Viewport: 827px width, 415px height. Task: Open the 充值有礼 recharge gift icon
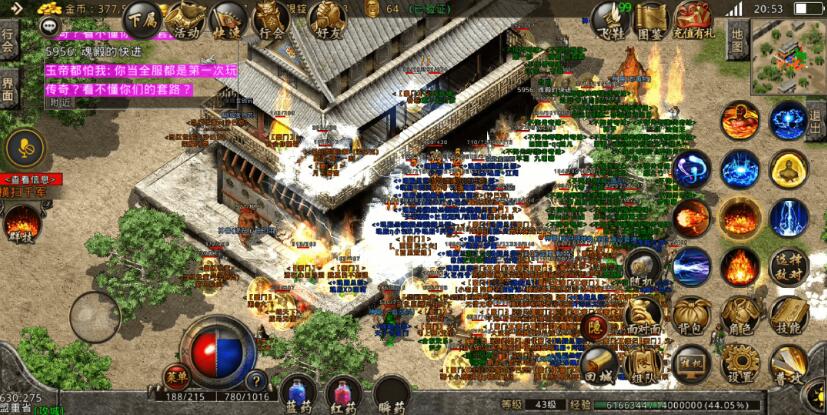693,17
